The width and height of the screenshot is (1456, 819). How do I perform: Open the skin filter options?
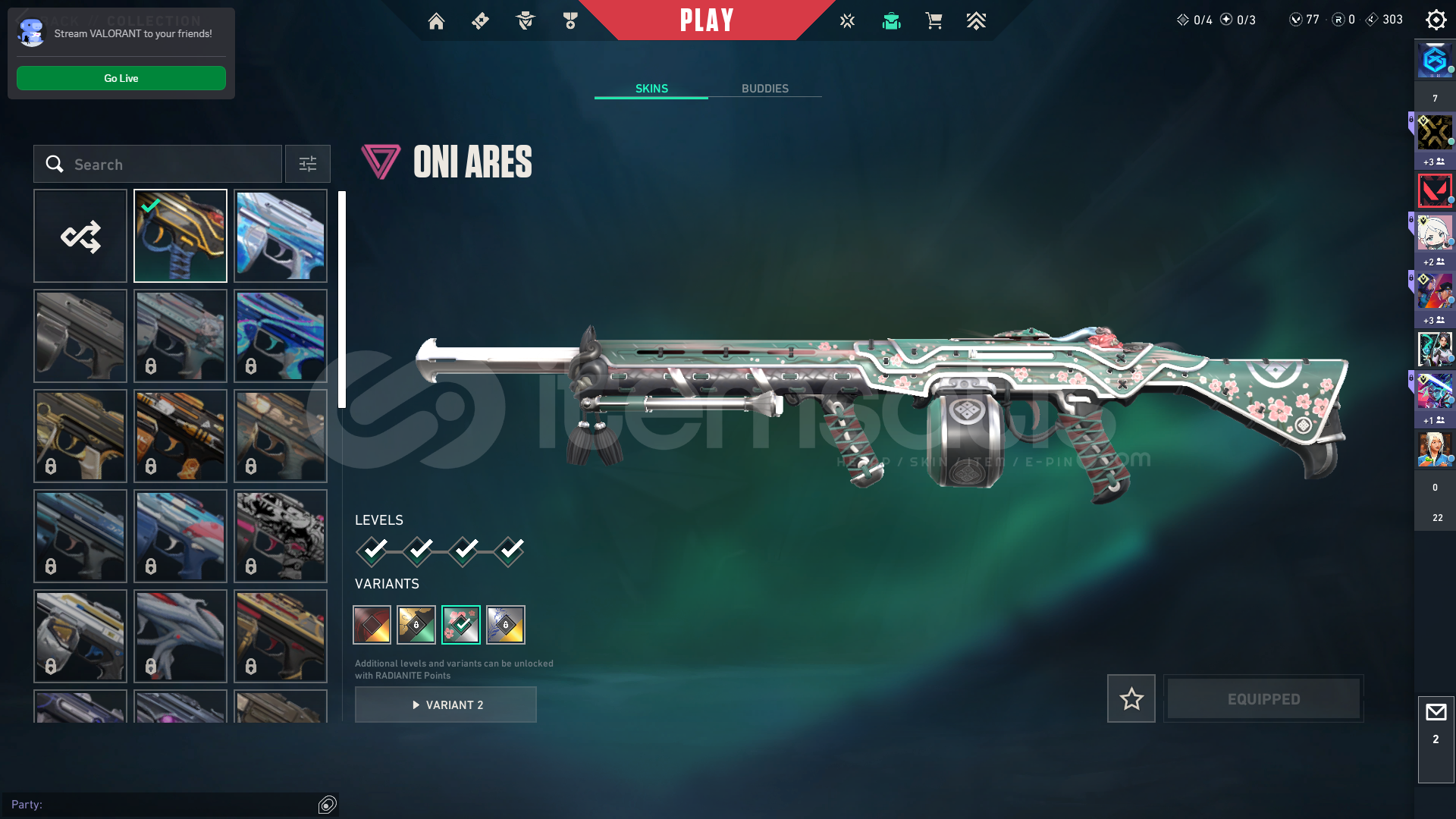[x=308, y=165]
